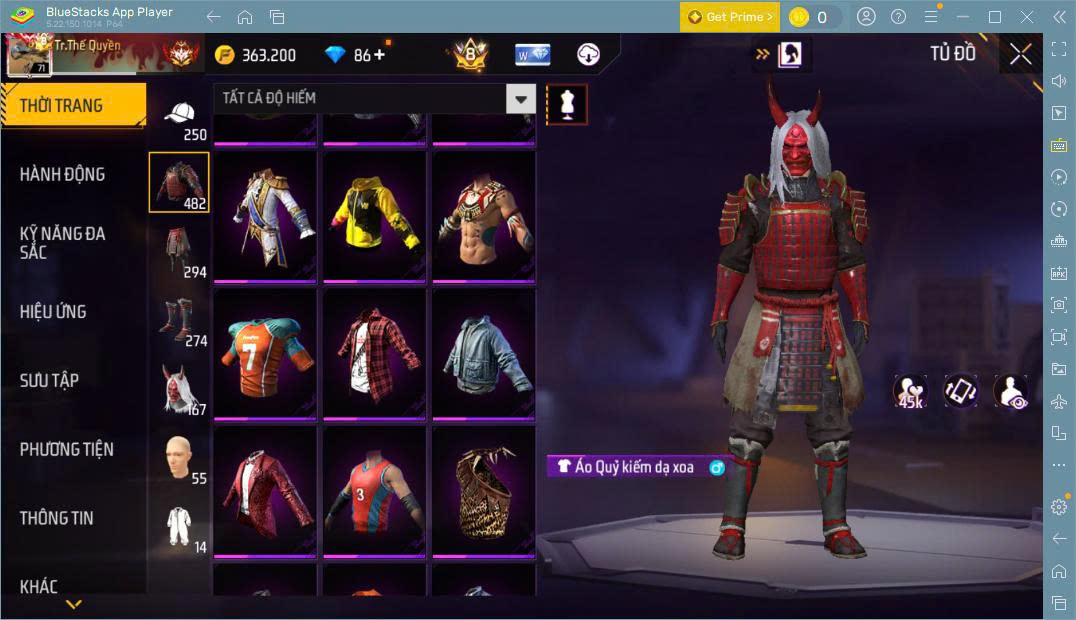Select the bald head subcategory
Screen dimensions: 1076x620
(x=180, y=458)
